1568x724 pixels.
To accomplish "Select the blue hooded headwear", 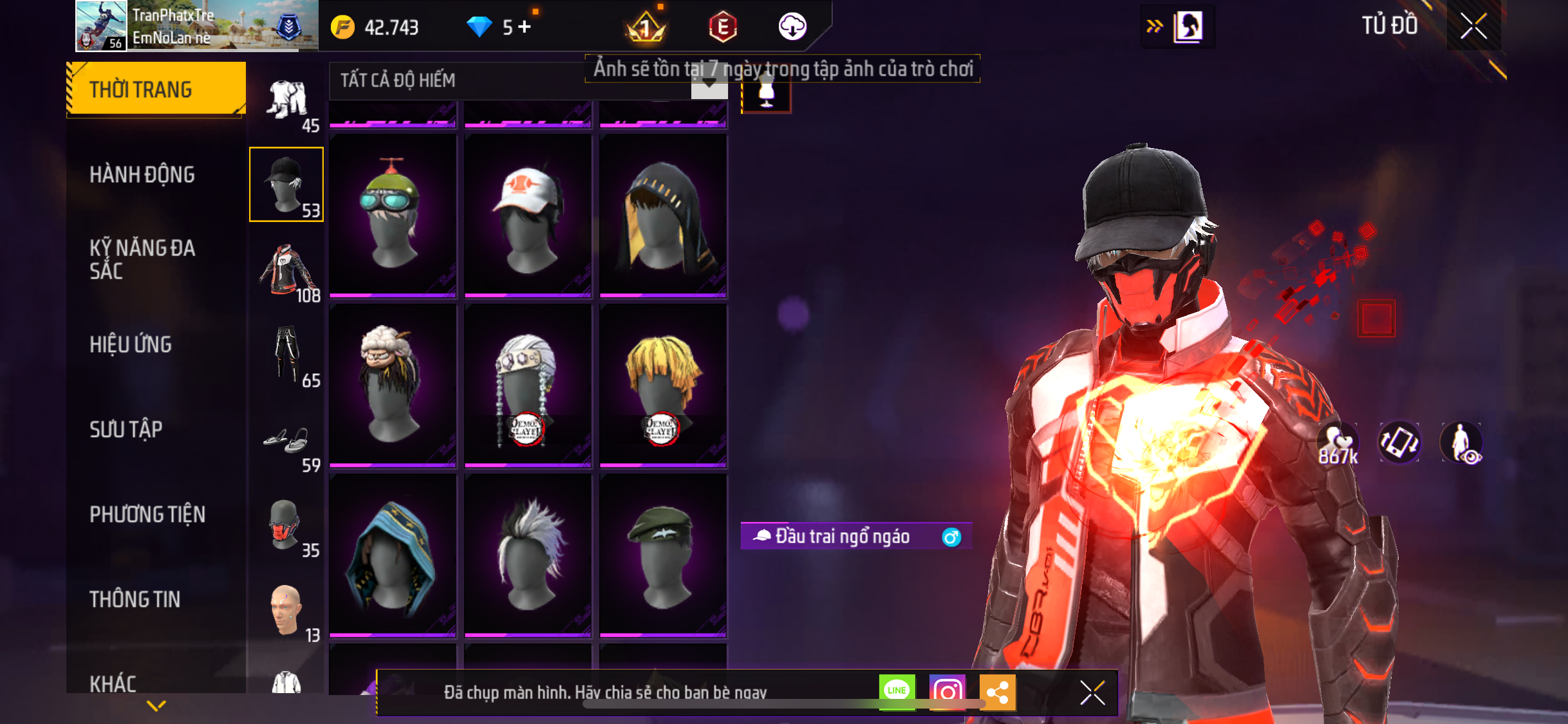I will coord(393,555).
